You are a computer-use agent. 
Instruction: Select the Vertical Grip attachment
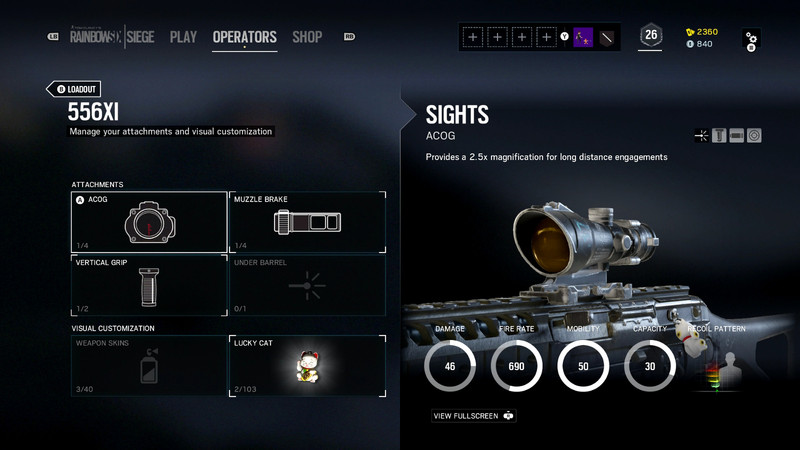[149, 286]
